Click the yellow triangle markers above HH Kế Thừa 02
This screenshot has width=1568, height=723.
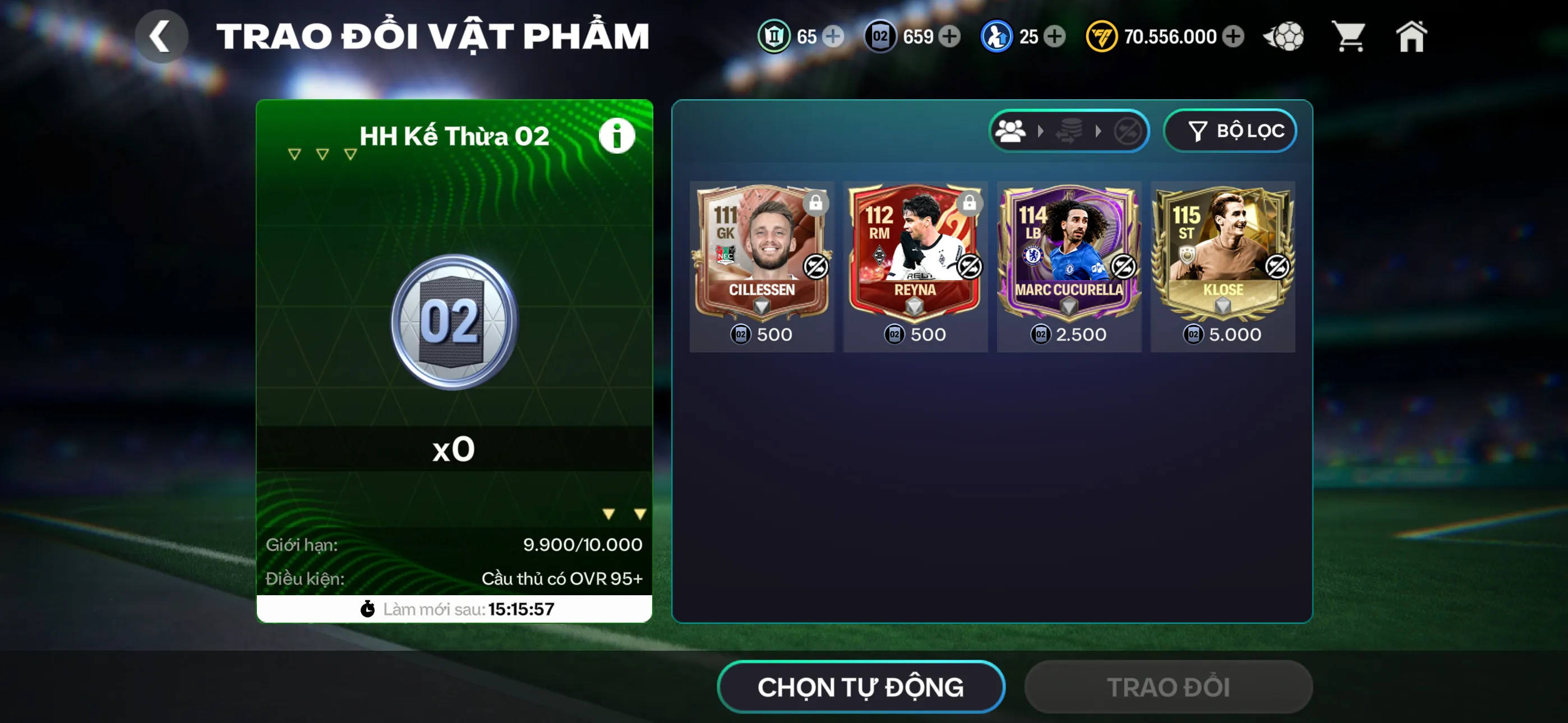click(321, 154)
